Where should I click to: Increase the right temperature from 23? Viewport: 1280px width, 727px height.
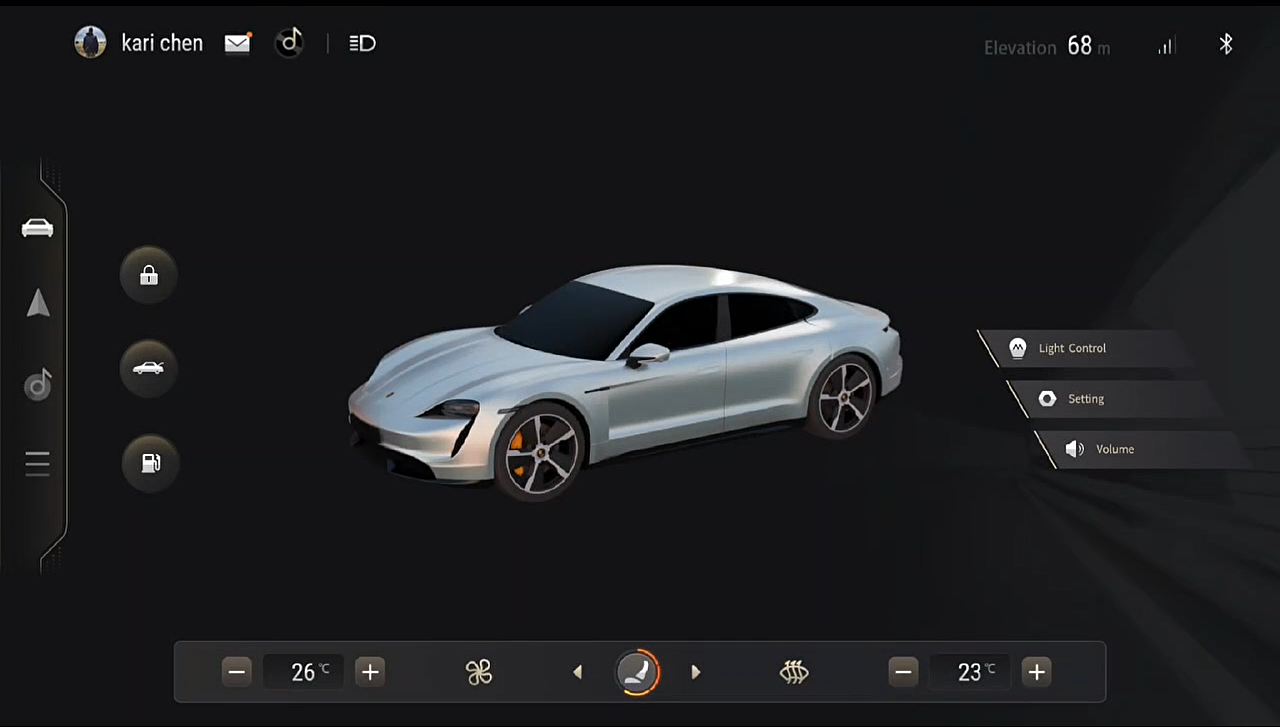point(1037,672)
